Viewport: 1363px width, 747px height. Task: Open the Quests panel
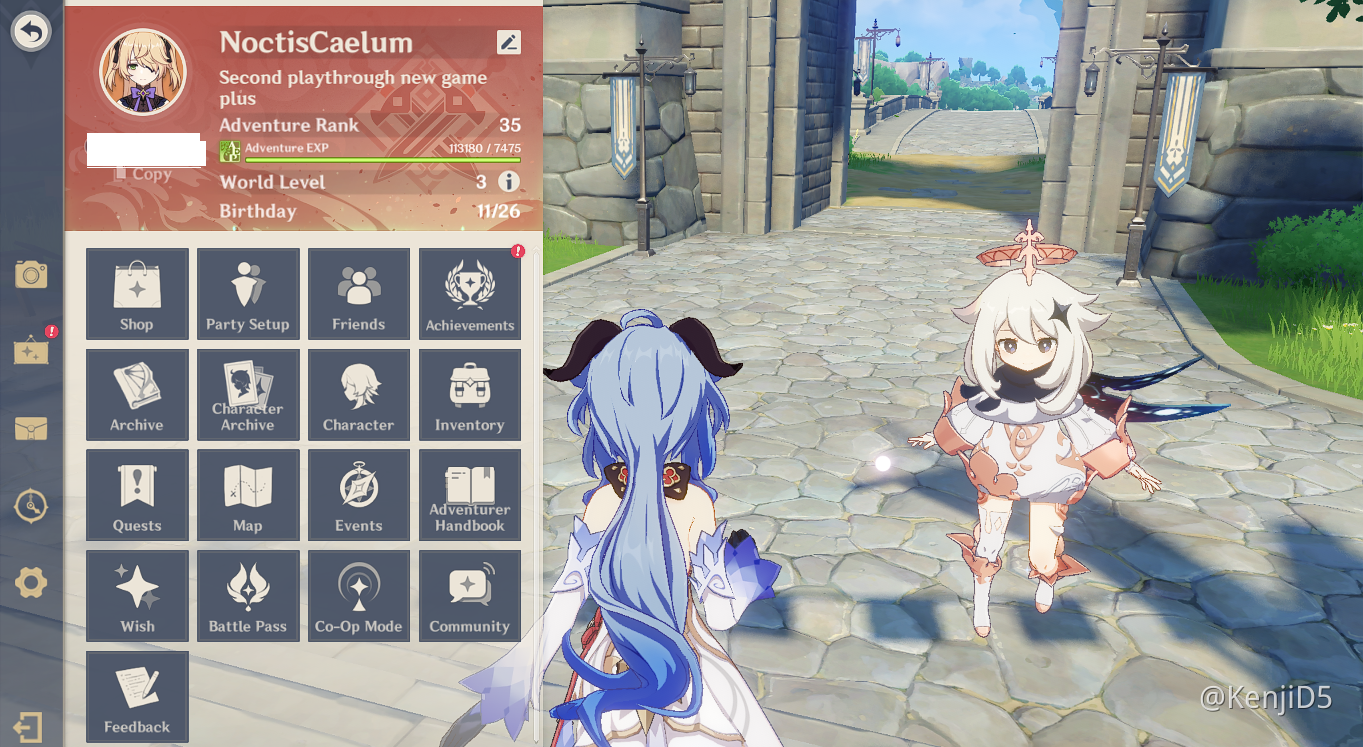point(137,494)
